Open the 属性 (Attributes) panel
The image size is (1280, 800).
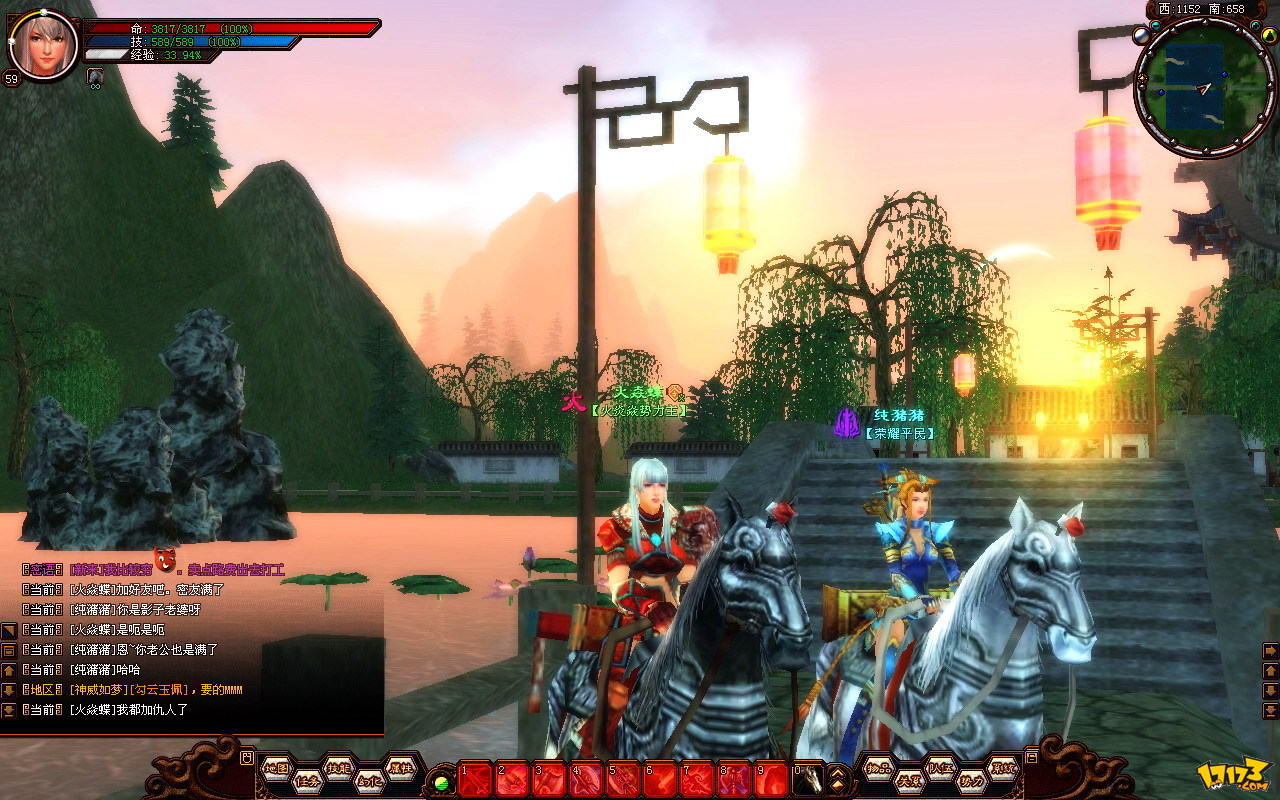point(399,767)
